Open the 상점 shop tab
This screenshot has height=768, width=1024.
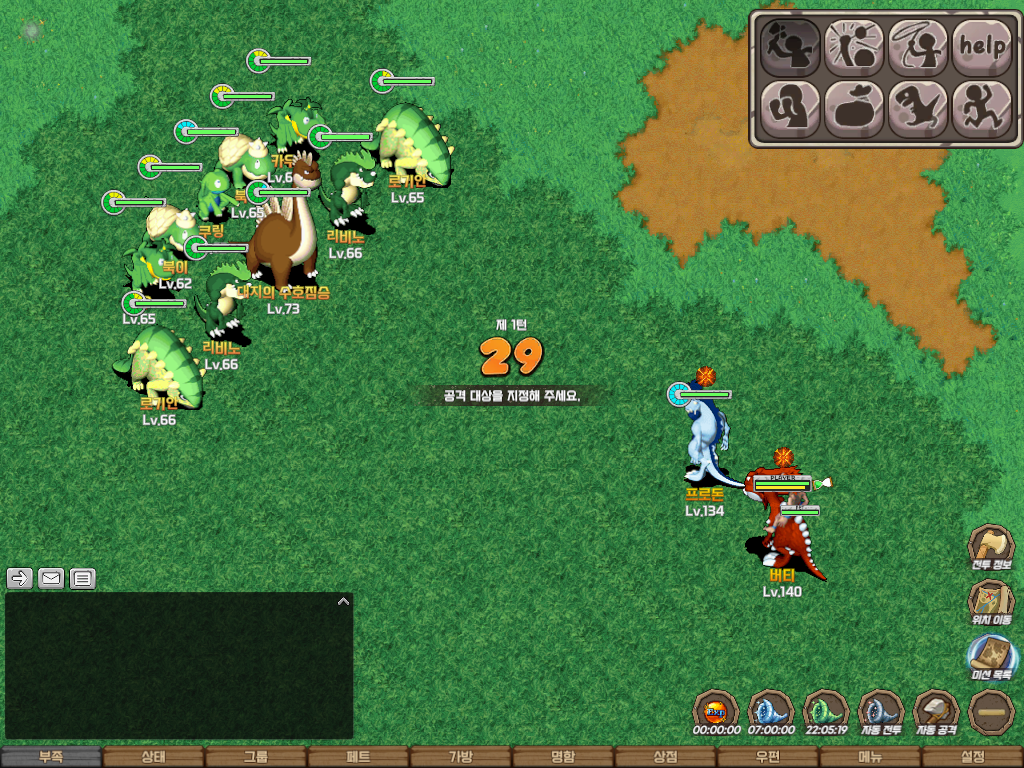pos(665,758)
